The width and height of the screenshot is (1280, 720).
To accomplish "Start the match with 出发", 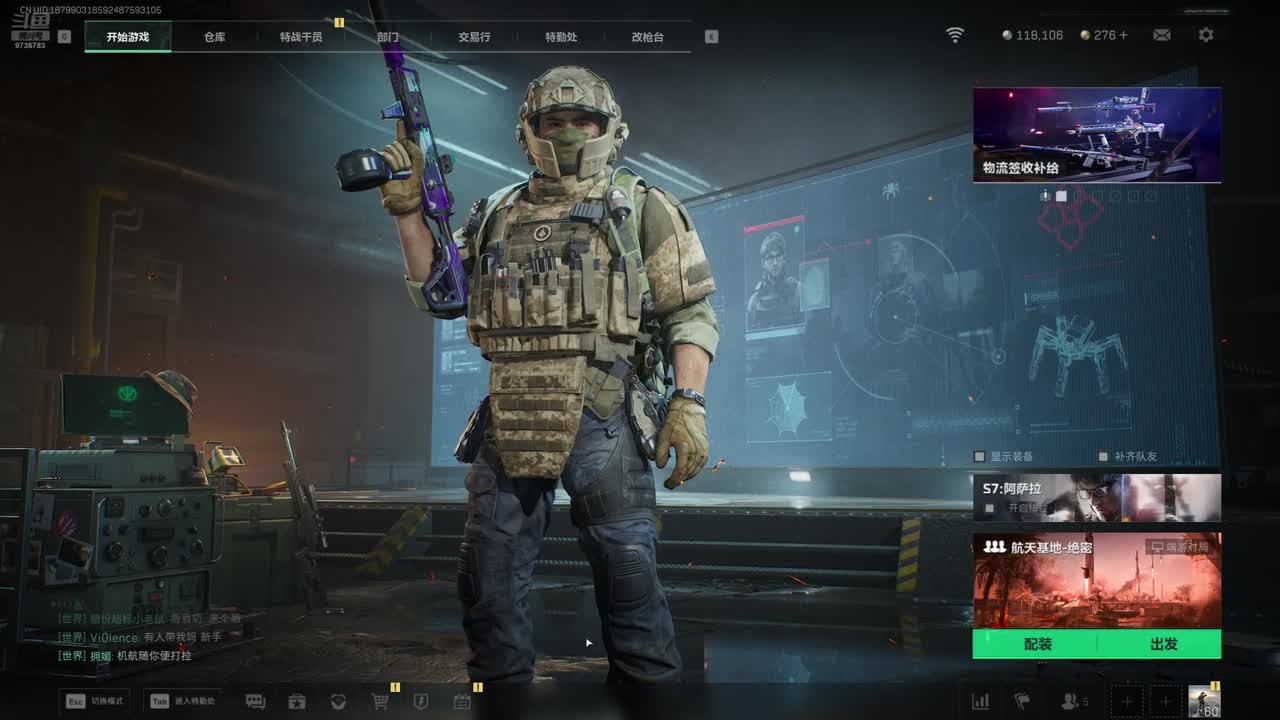I will (x=1163, y=644).
